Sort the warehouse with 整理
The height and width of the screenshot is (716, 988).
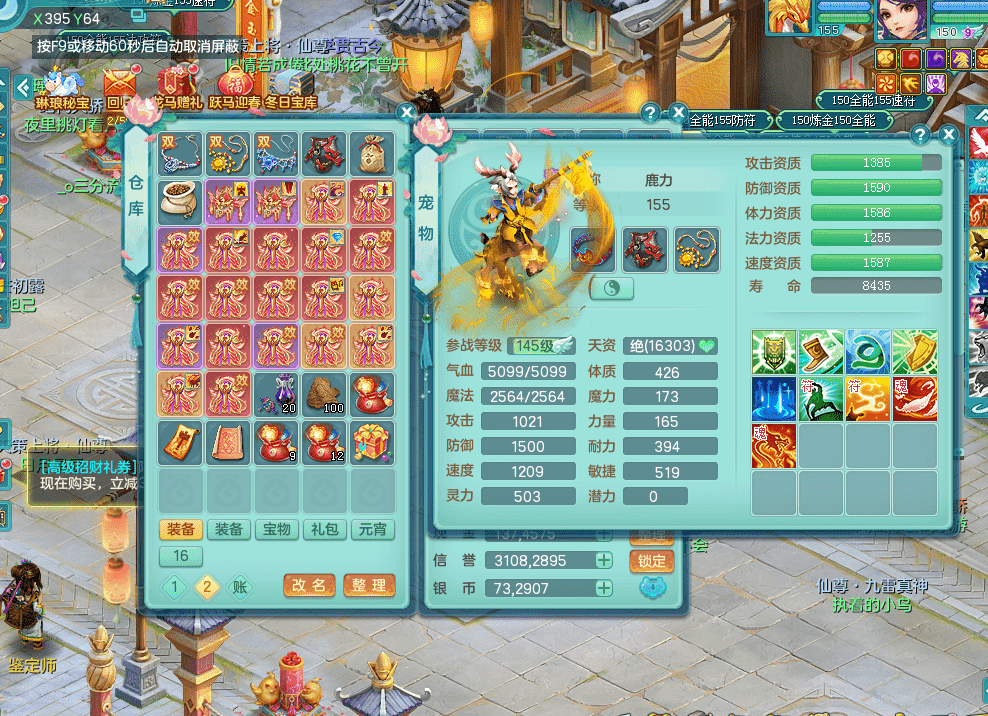(369, 585)
